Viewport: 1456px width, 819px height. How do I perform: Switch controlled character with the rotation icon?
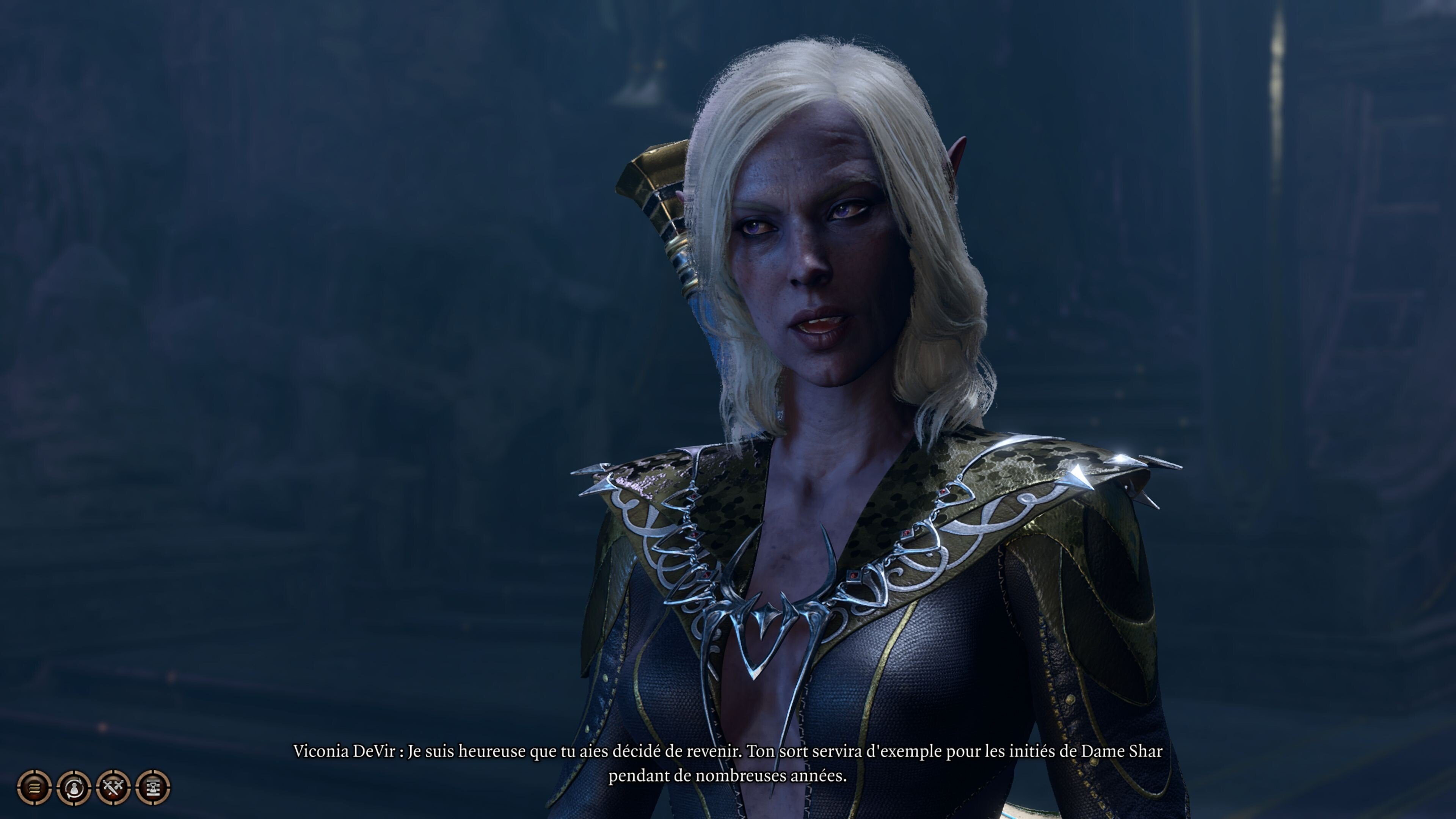(74, 789)
